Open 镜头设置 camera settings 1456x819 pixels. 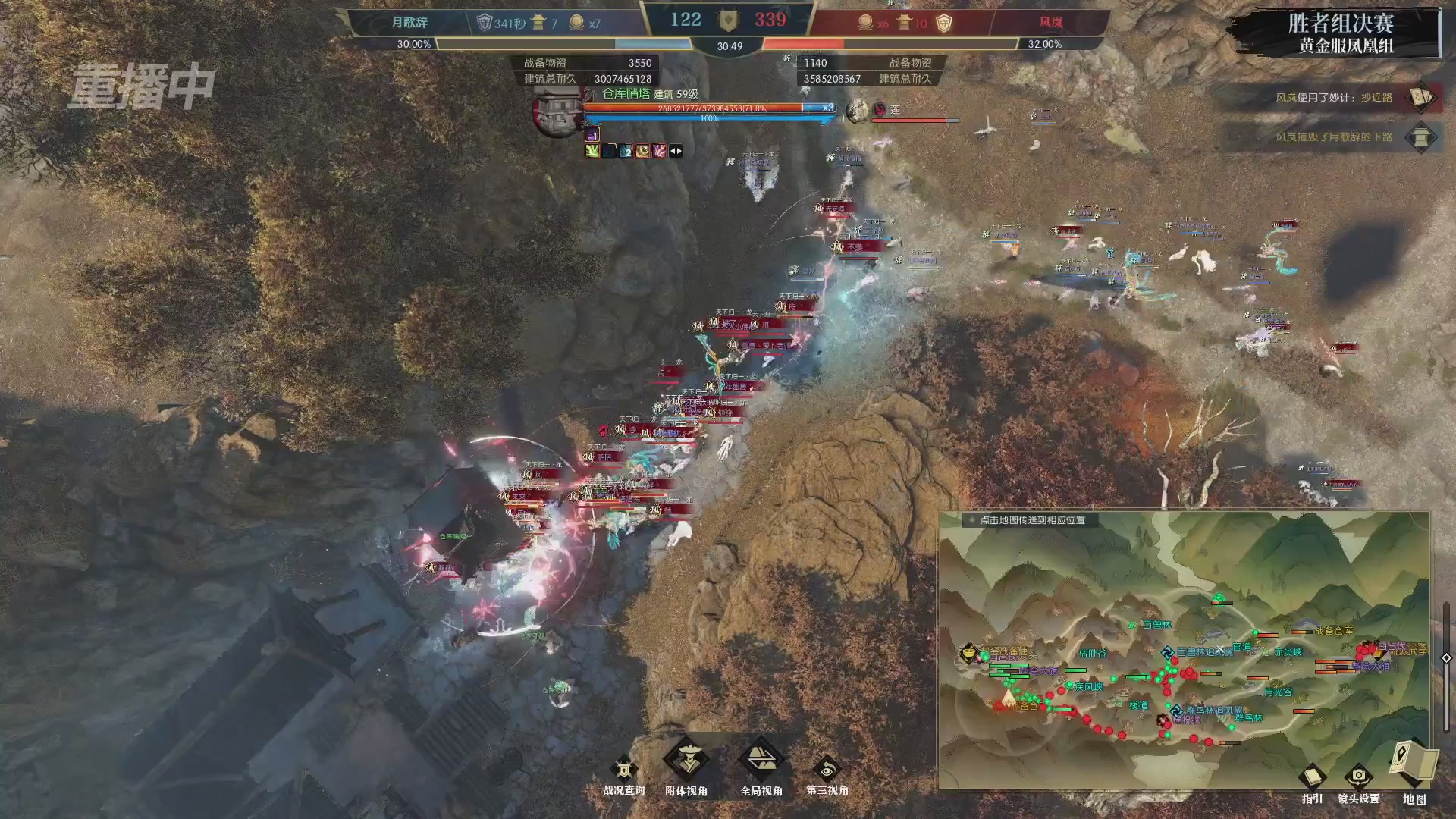(x=1358, y=775)
